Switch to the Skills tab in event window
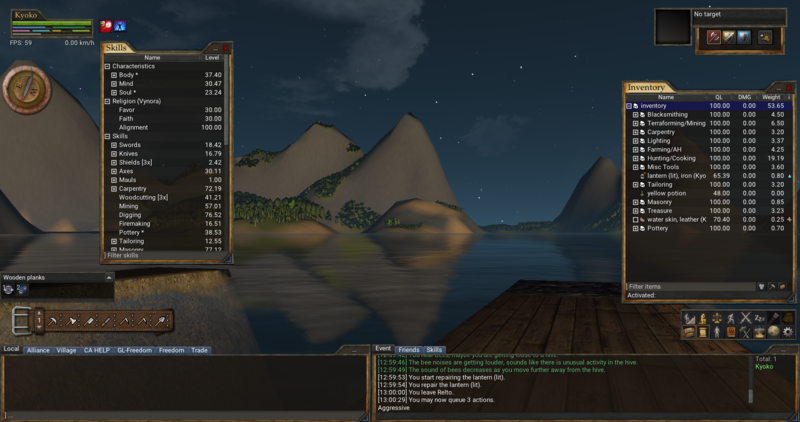 [x=434, y=349]
